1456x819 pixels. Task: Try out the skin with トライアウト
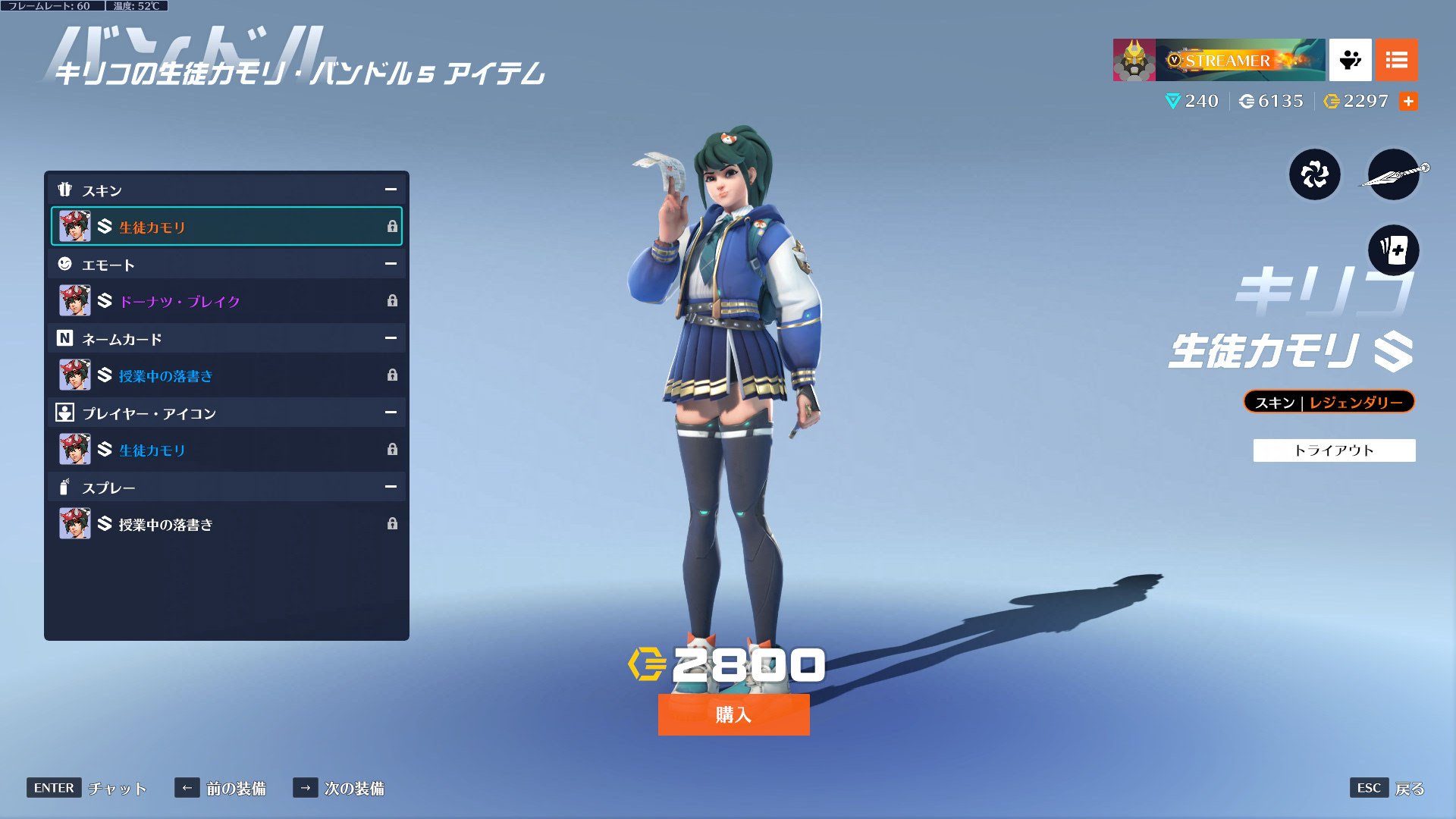coord(1334,450)
